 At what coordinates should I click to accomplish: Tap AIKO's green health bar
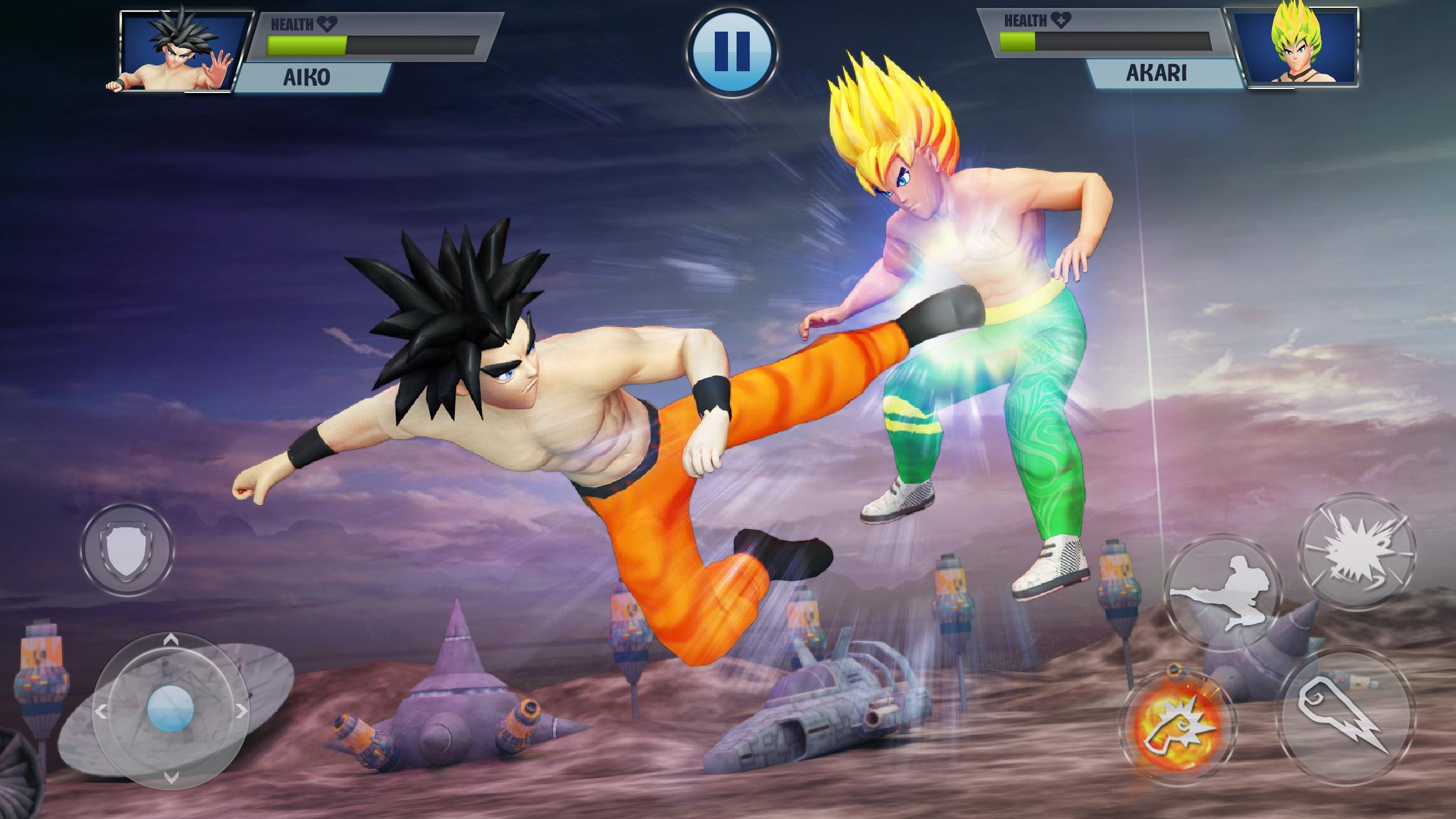(x=307, y=46)
